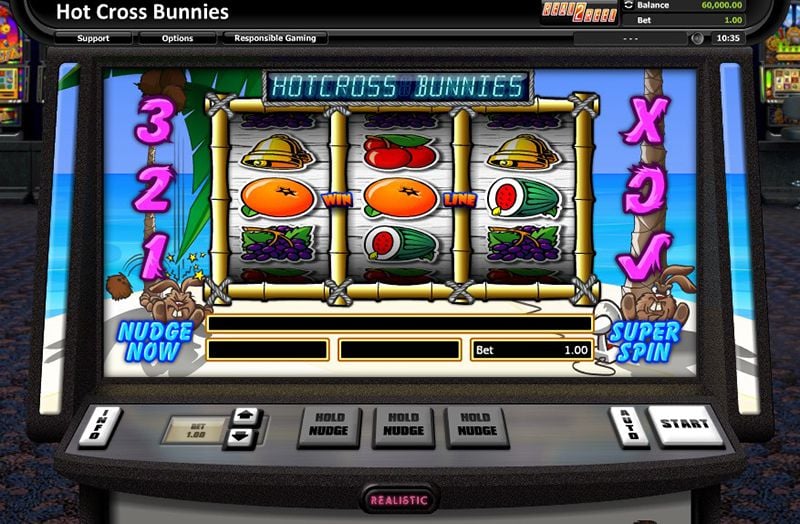Show the Responsible Gaming information

[274, 38]
